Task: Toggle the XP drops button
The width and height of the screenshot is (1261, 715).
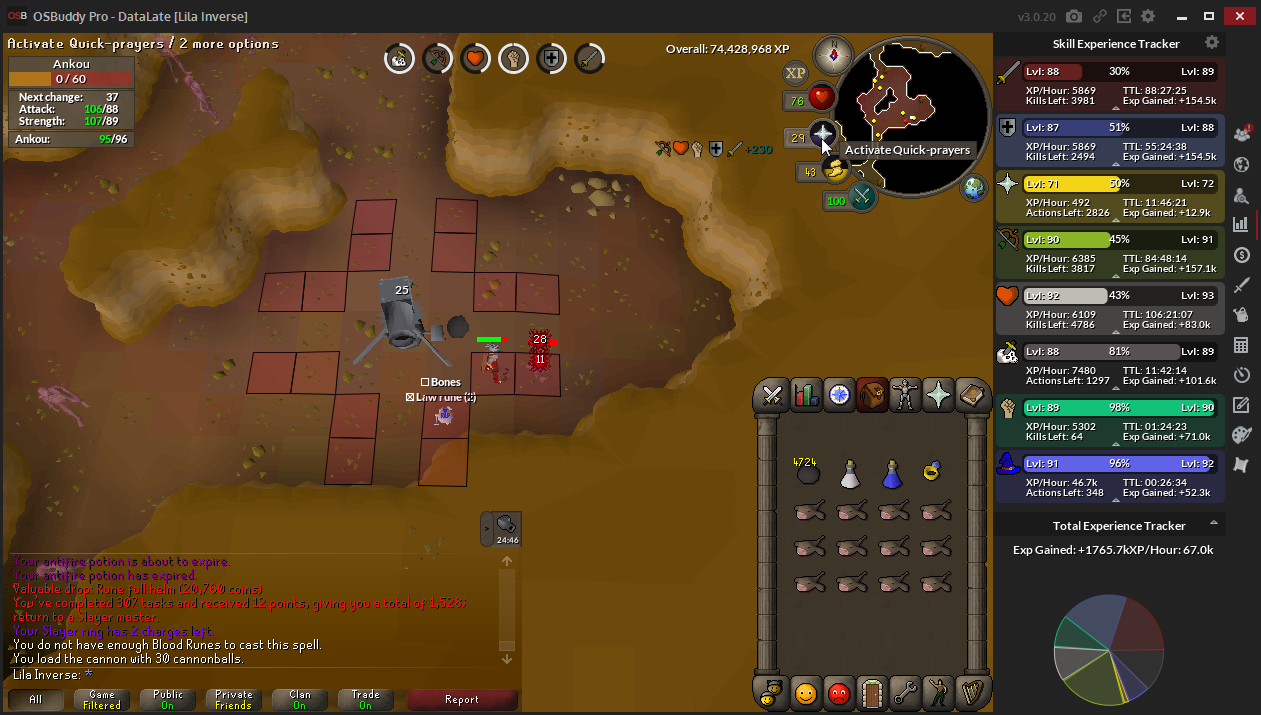Action: pyautogui.click(x=795, y=72)
